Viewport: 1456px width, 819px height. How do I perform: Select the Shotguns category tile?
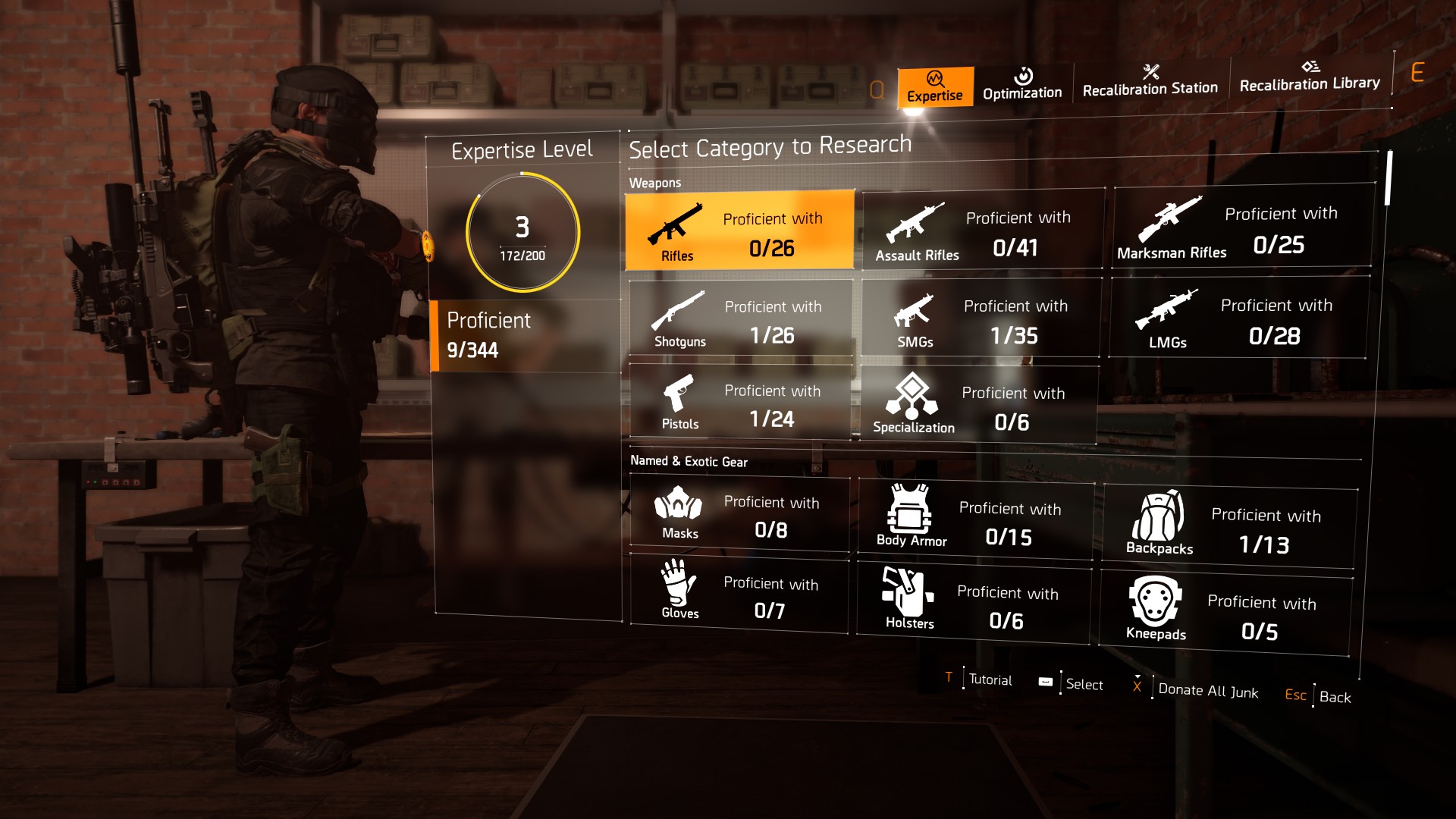pos(740,318)
